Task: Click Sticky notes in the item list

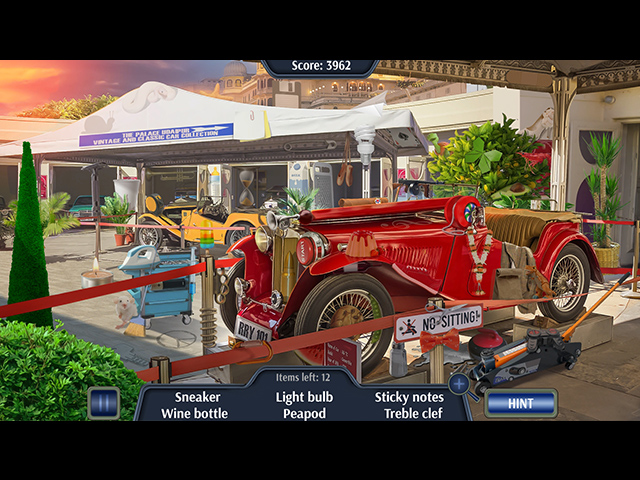Action: coord(409,397)
